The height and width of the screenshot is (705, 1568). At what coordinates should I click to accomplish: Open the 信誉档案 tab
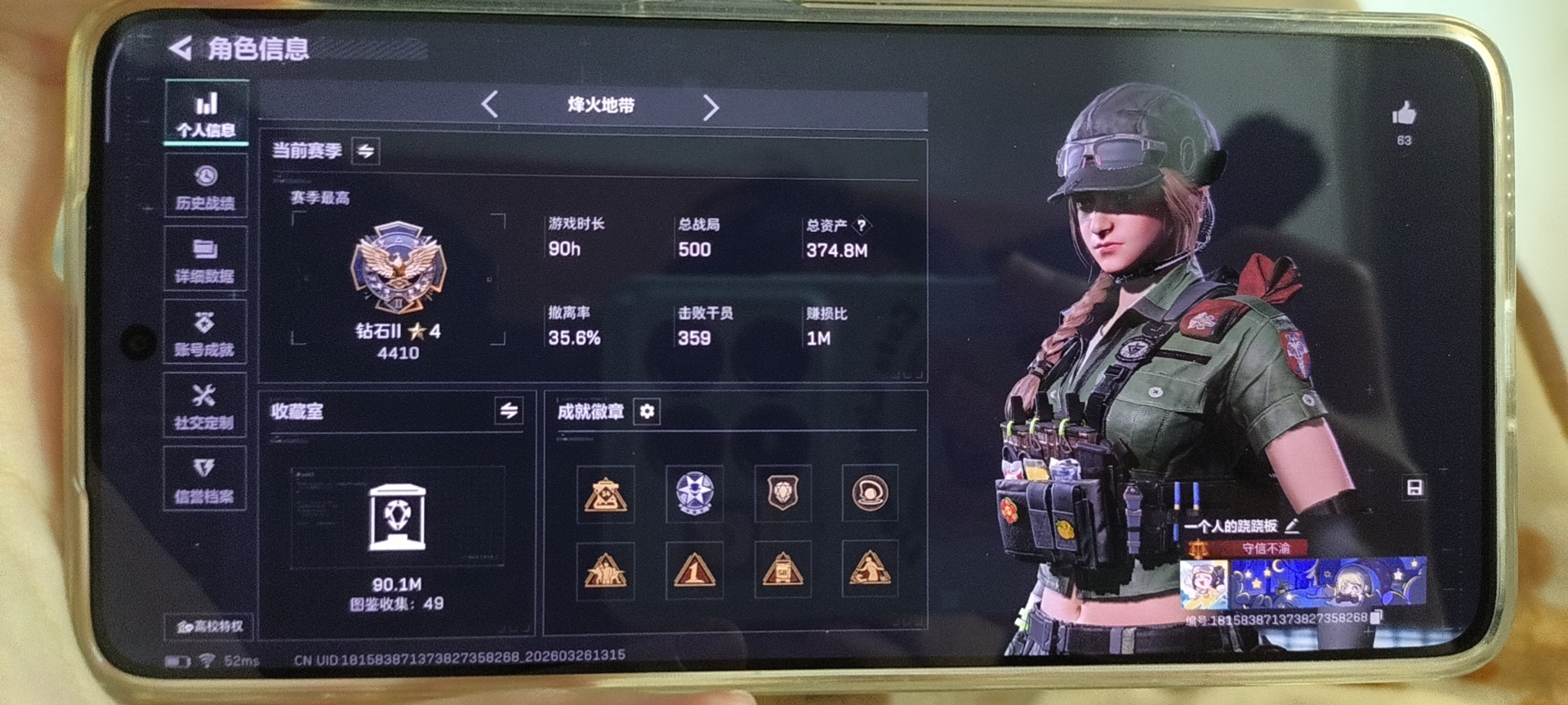(204, 480)
